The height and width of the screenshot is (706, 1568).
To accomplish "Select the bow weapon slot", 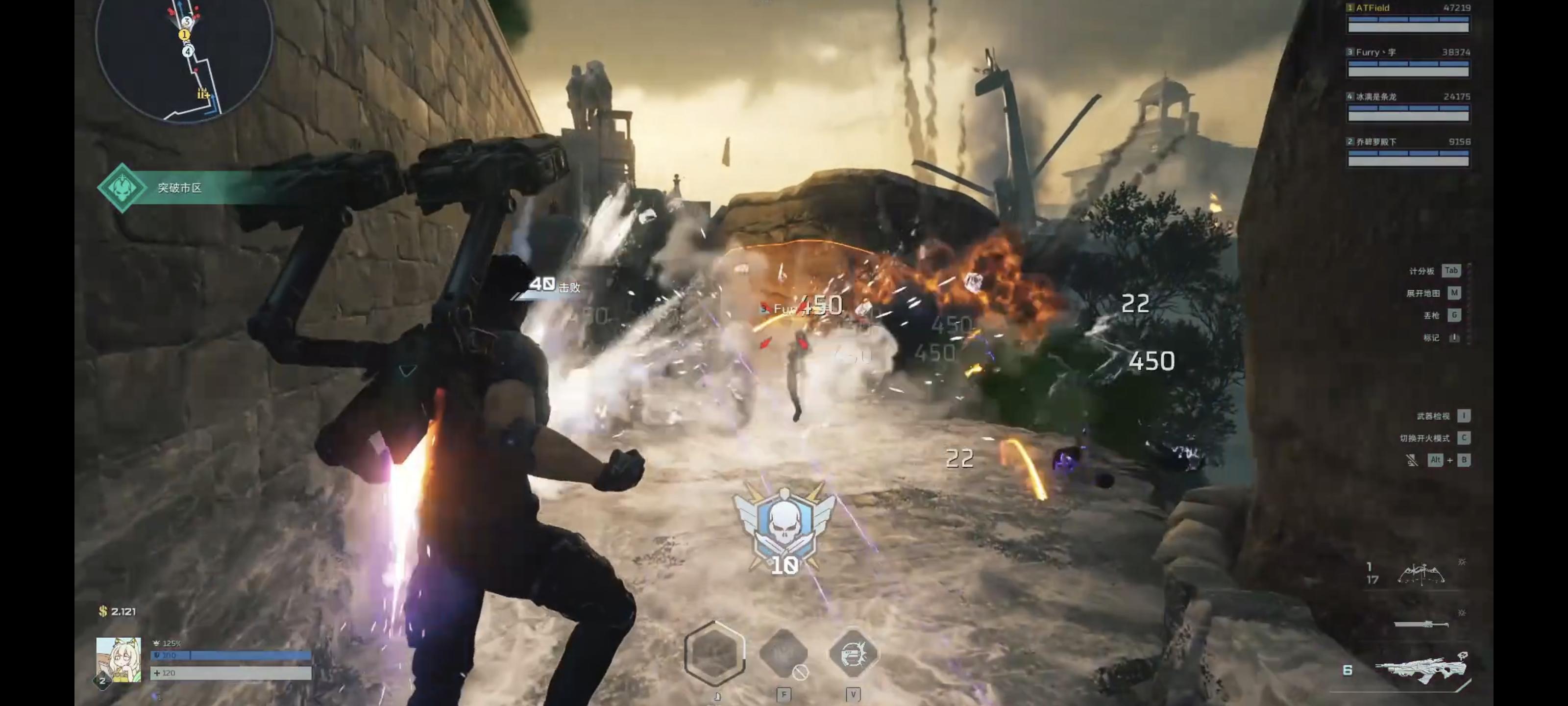I will click(x=1421, y=574).
